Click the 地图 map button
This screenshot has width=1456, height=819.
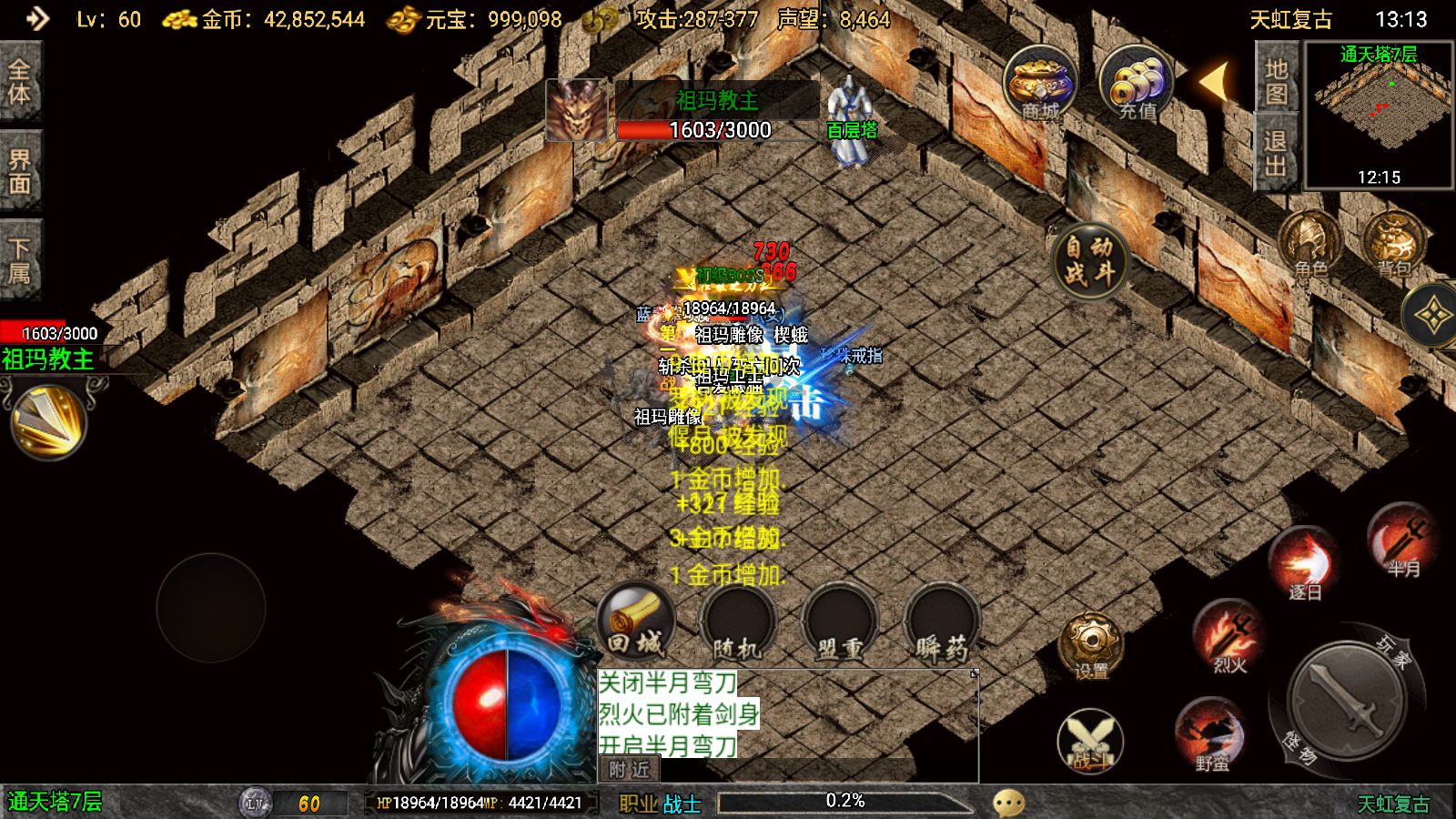1276,81
